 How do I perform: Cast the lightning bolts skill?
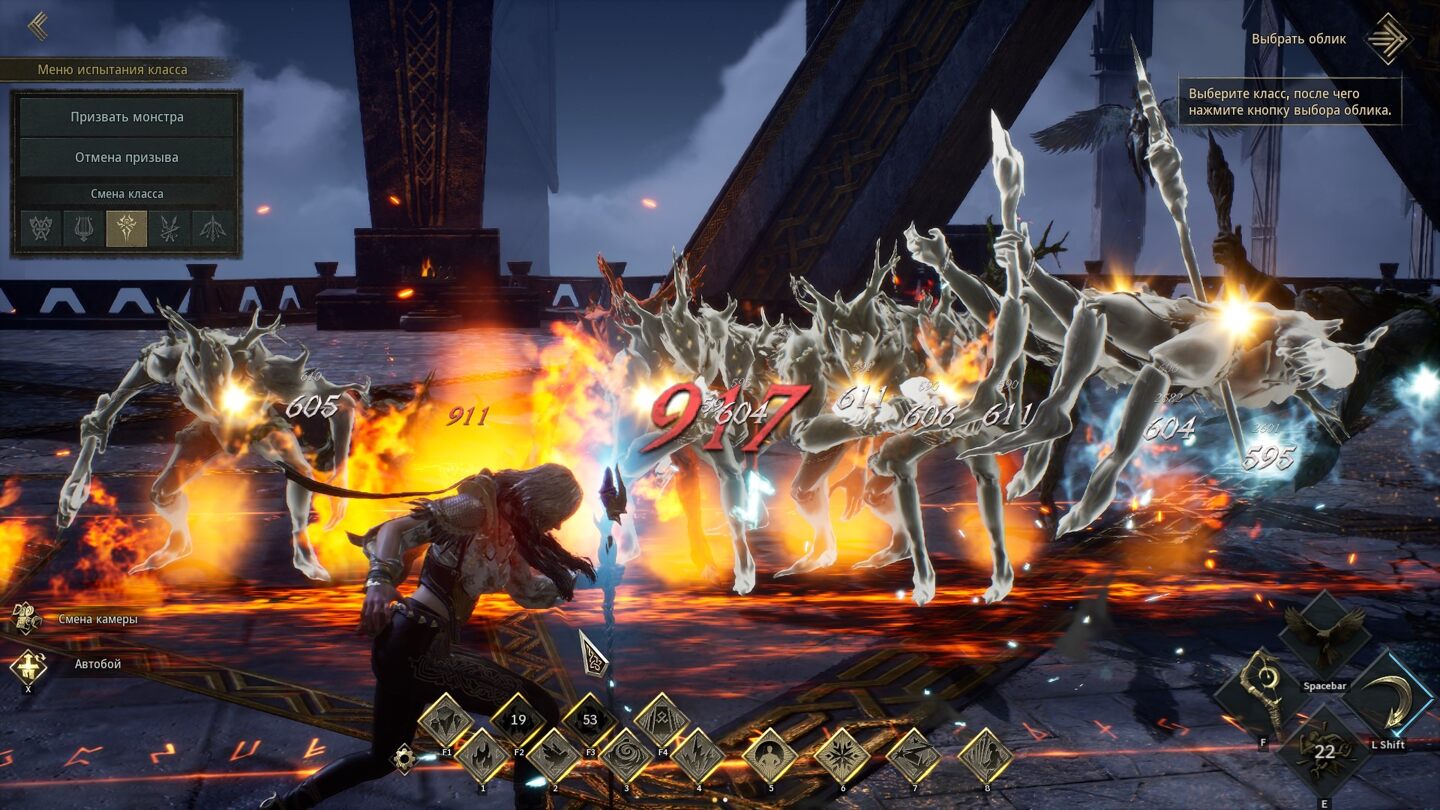click(x=698, y=756)
